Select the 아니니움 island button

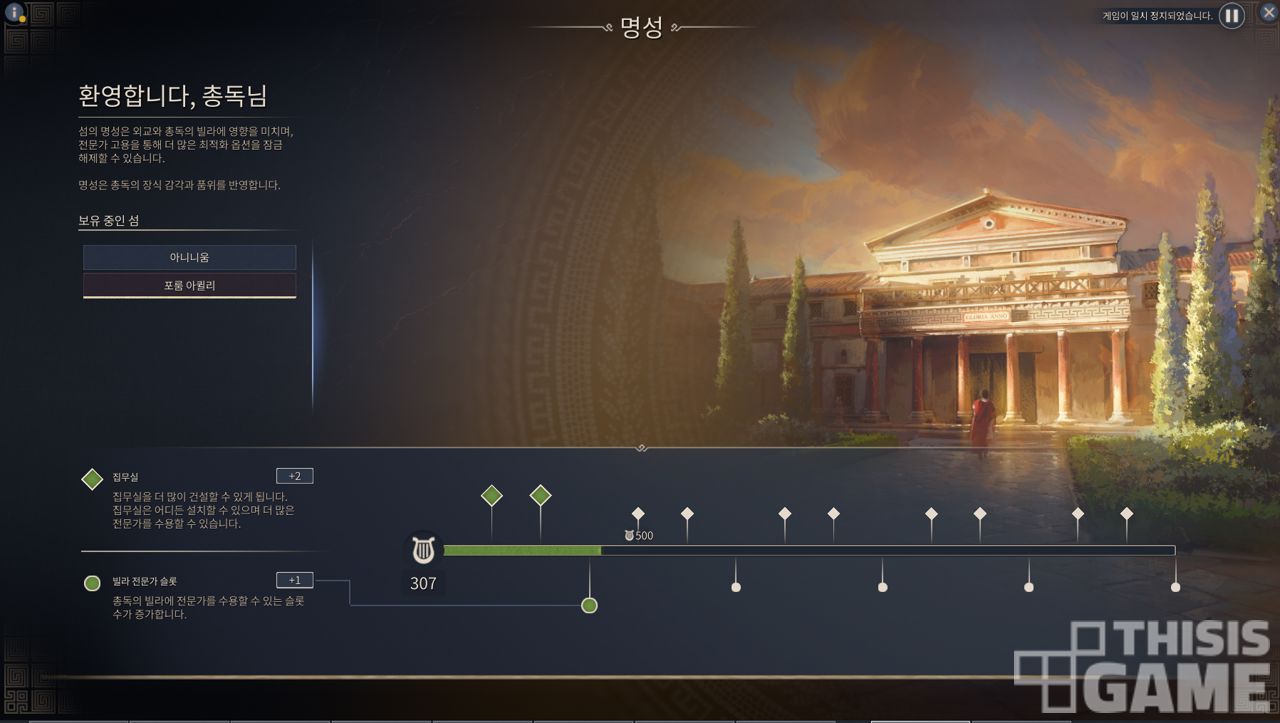[189, 258]
